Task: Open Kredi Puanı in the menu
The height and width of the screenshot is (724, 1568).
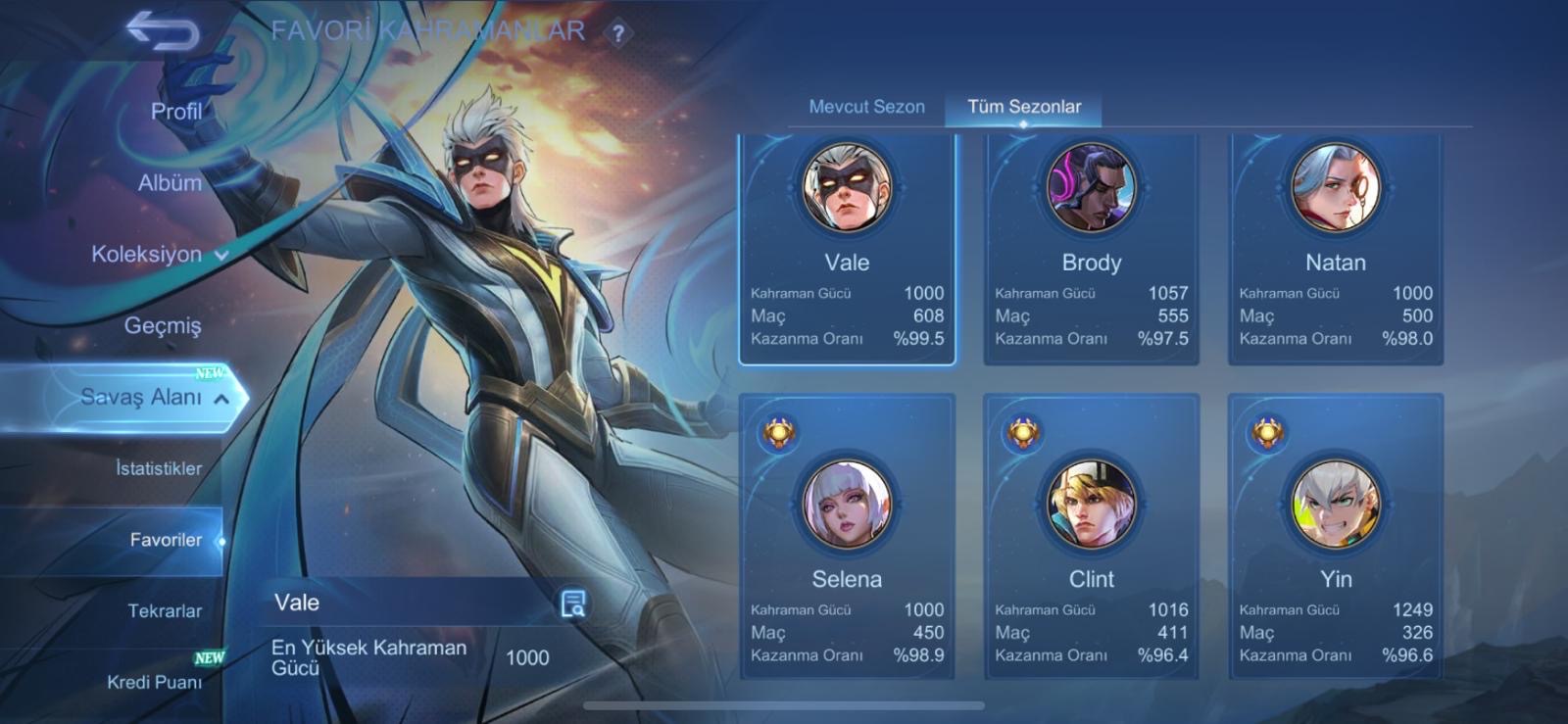Action: tap(155, 682)
